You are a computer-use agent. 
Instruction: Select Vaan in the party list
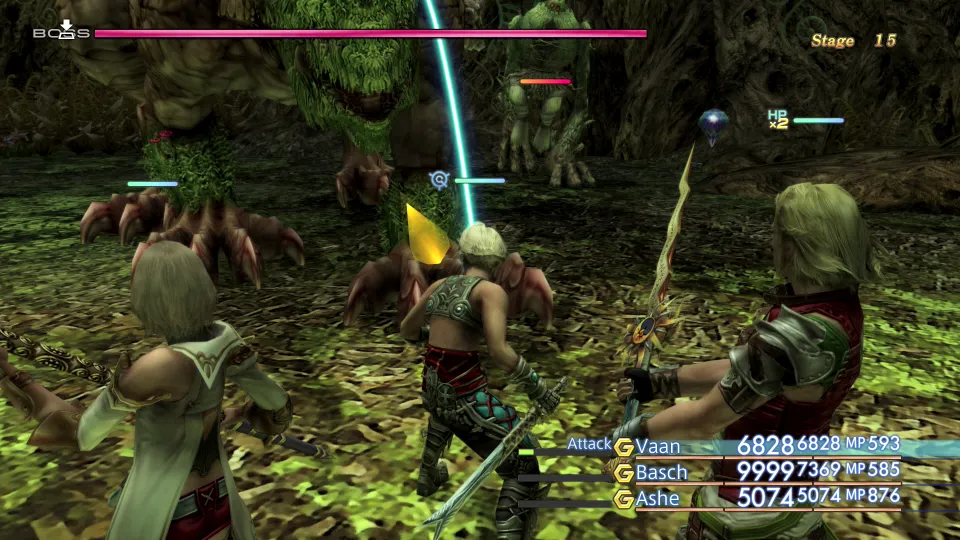point(659,446)
